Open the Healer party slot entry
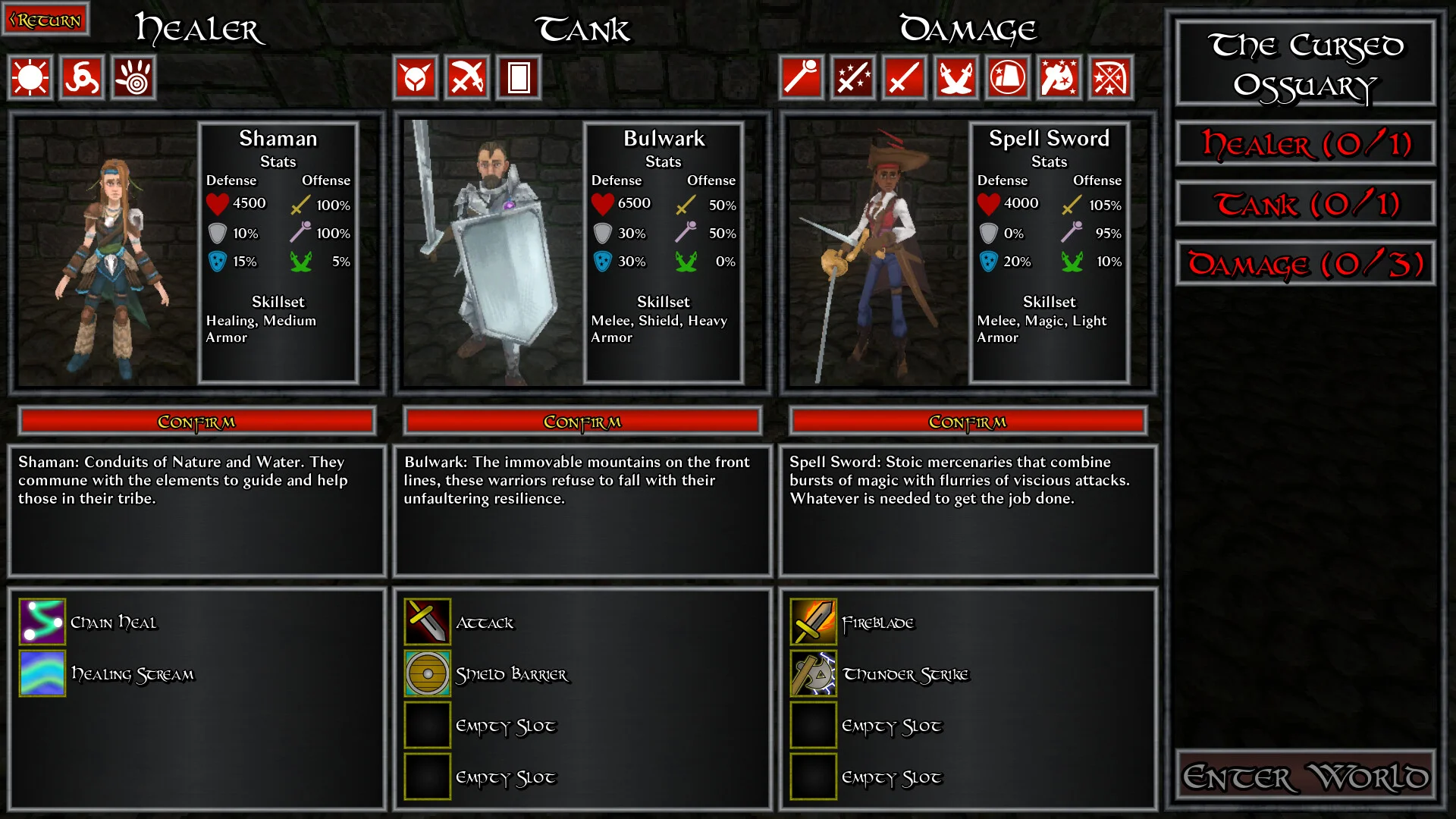The width and height of the screenshot is (1456, 819). tap(1305, 143)
